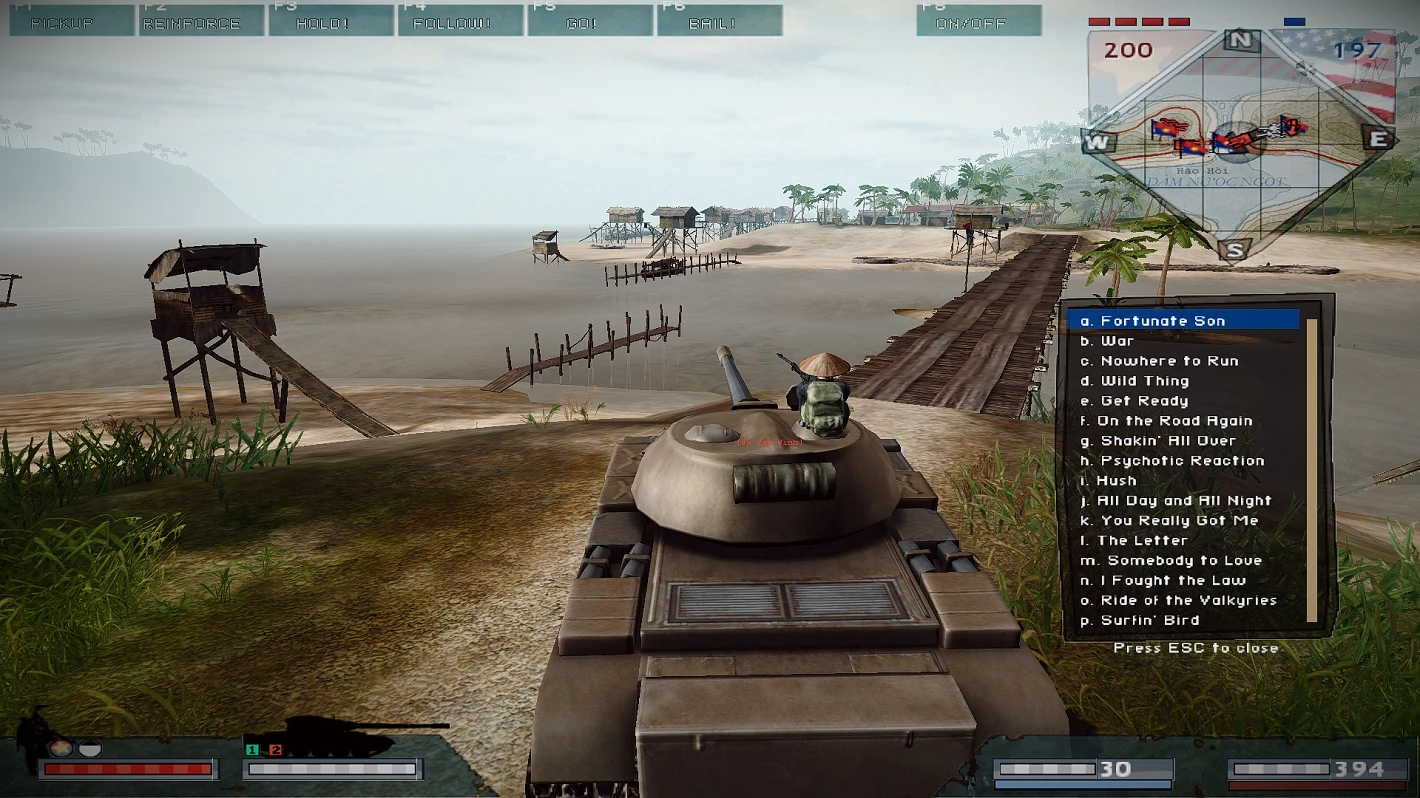1420x798 pixels.
Task: Select the grenade icon in the loadout display
Action: (x=60, y=748)
